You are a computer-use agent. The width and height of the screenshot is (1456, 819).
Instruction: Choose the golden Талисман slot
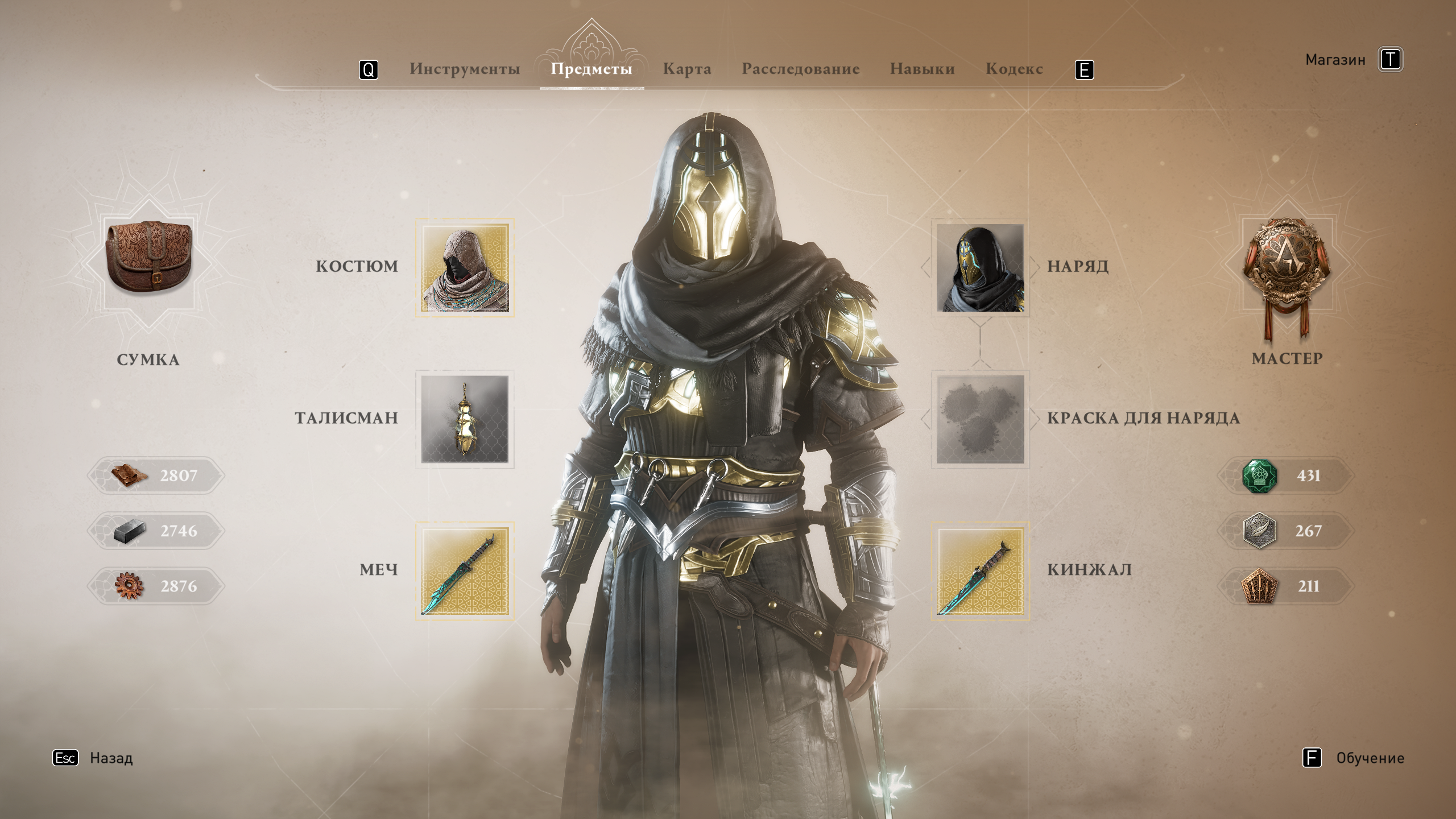point(465,419)
